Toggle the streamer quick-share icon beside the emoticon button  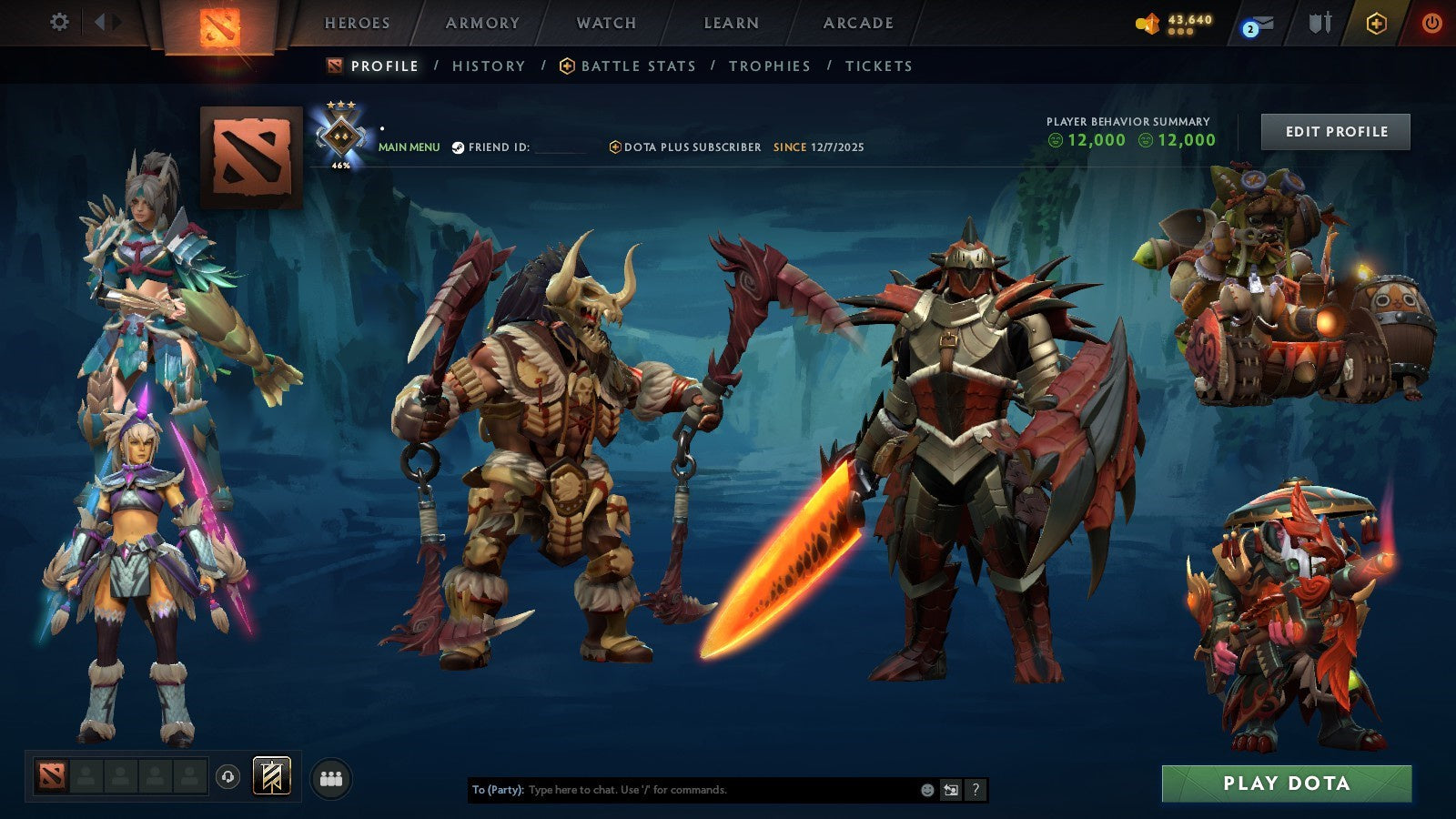click(x=952, y=791)
